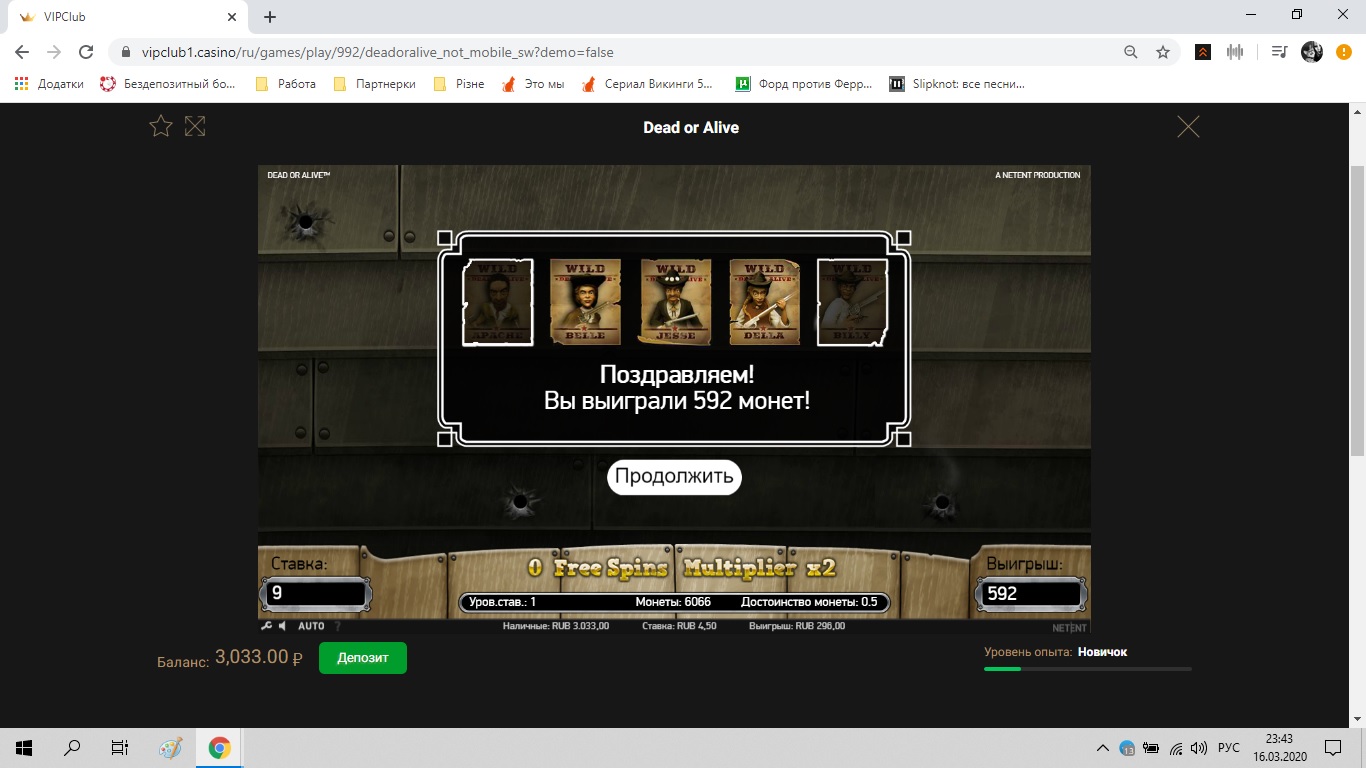Add Dead or Alive to favorites star
This screenshot has height=768, width=1366.
click(x=161, y=126)
